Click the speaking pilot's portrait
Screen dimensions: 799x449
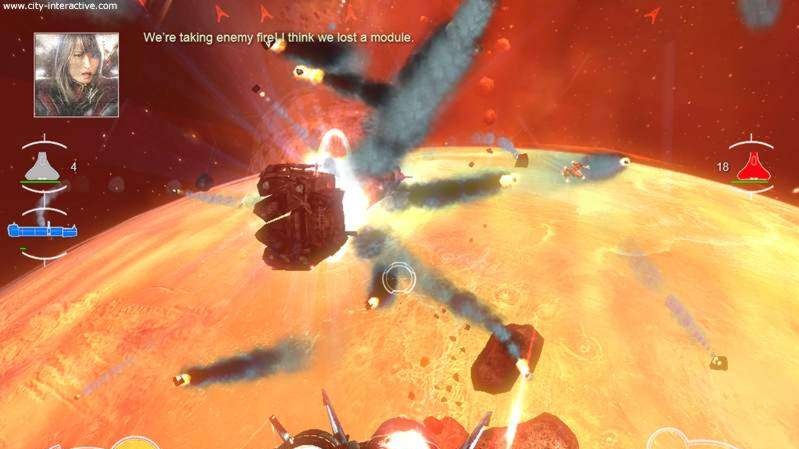coord(76,75)
